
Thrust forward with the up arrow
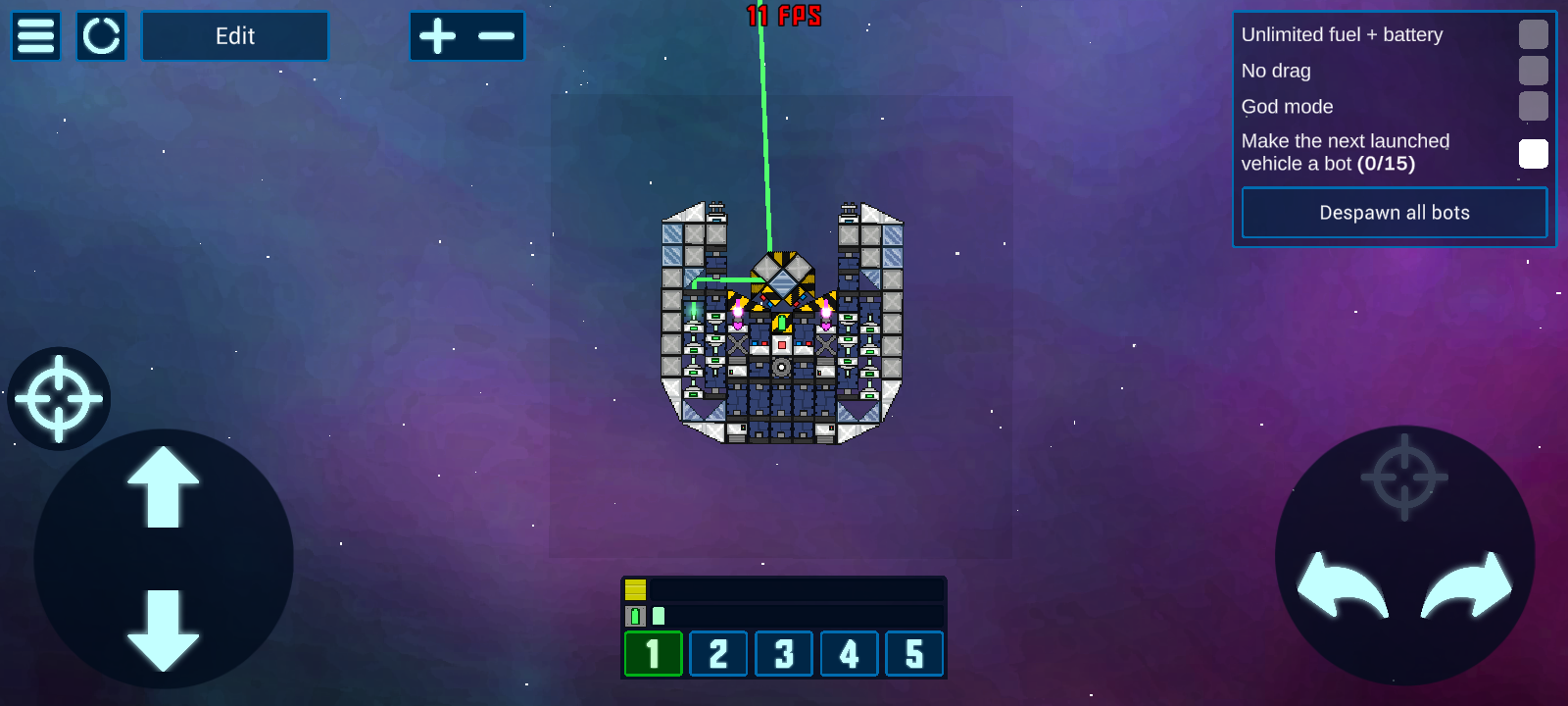coord(163,487)
